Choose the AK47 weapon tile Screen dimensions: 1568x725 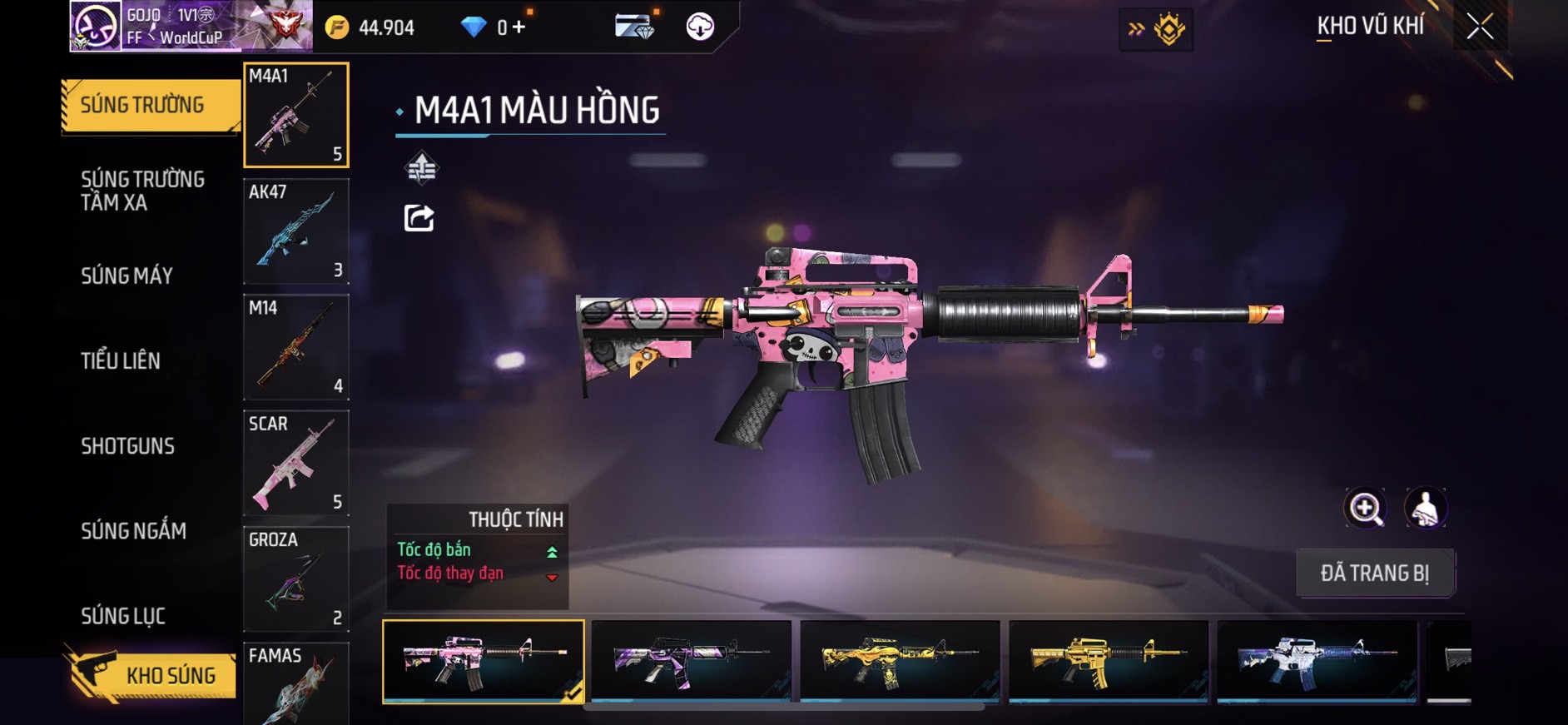click(295, 231)
